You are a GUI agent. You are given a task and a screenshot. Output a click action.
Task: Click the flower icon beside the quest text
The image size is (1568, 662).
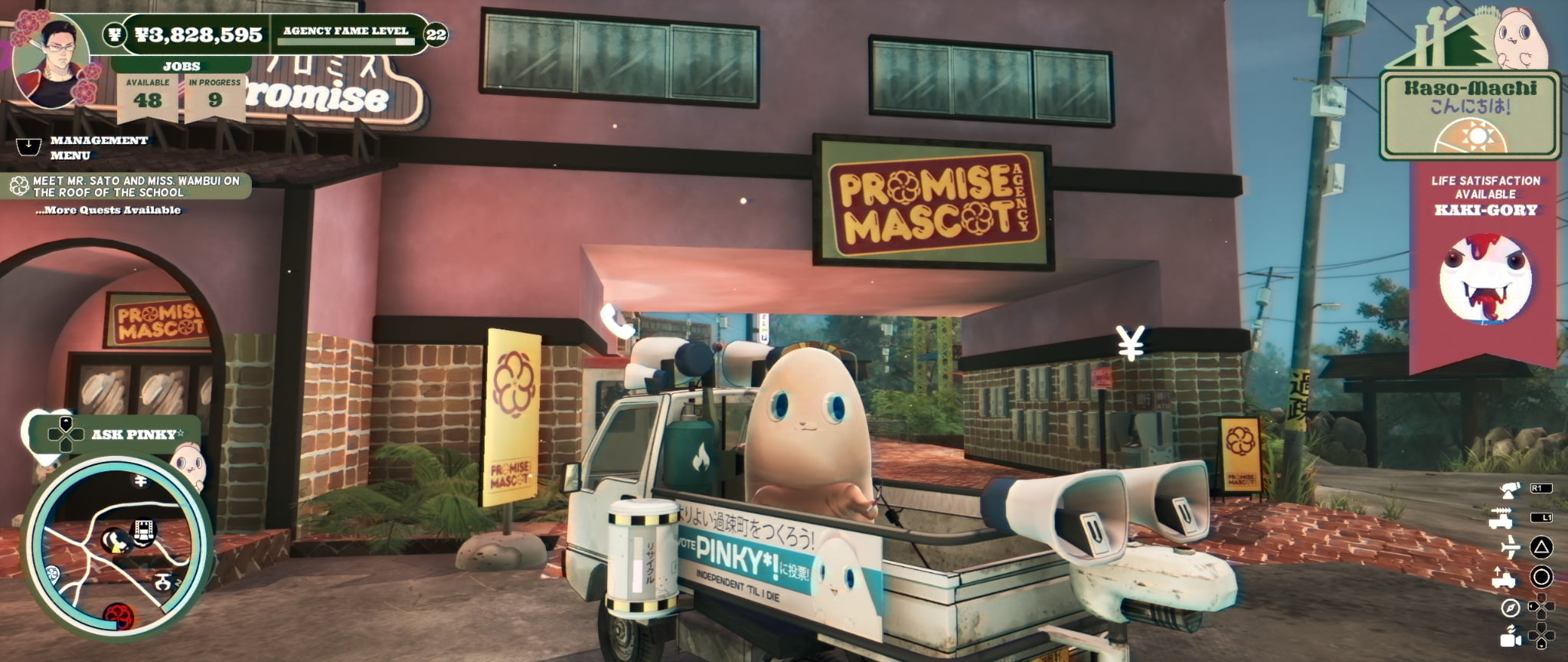(18, 184)
